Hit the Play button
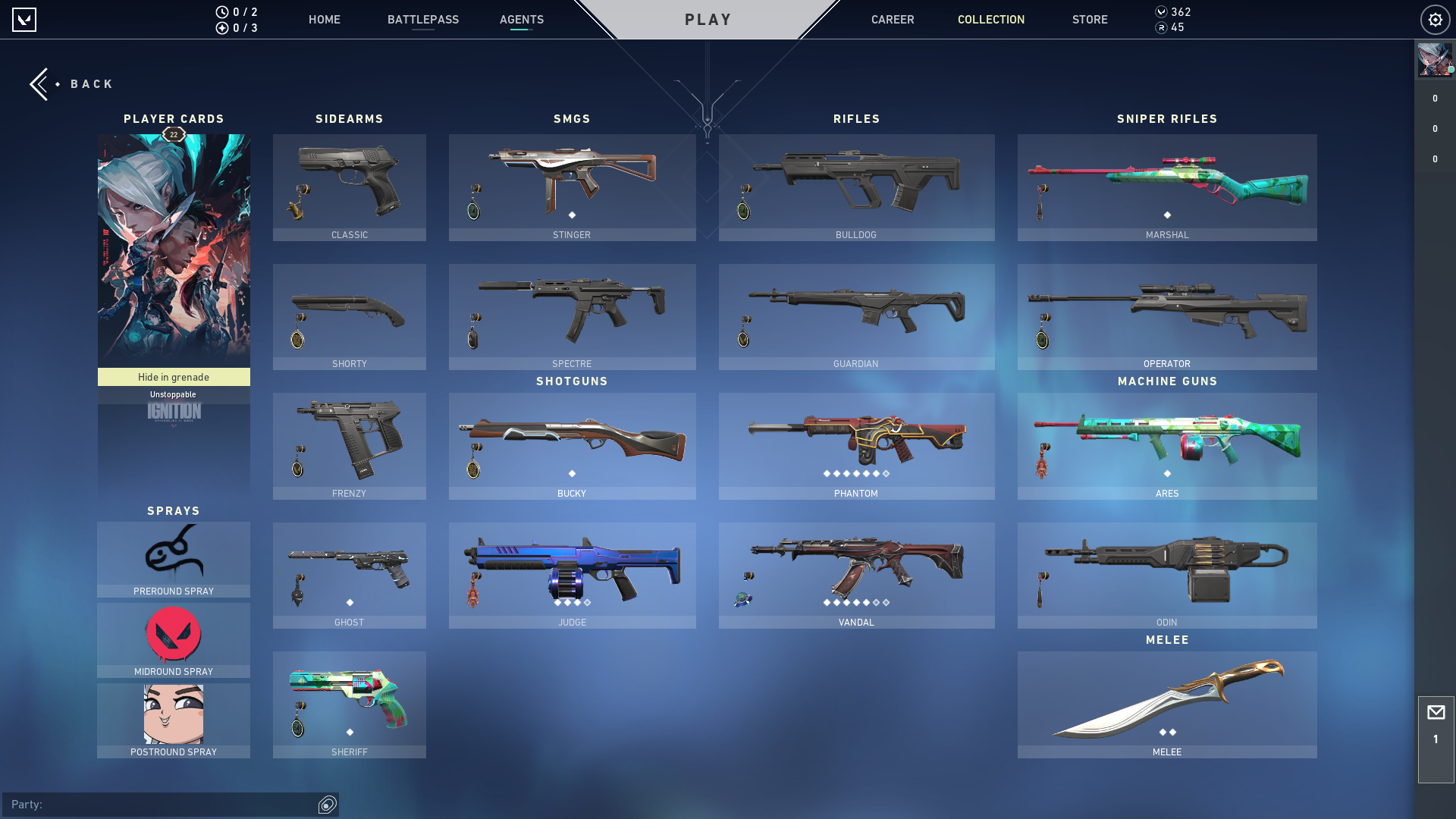The image size is (1456, 819). click(x=708, y=20)
